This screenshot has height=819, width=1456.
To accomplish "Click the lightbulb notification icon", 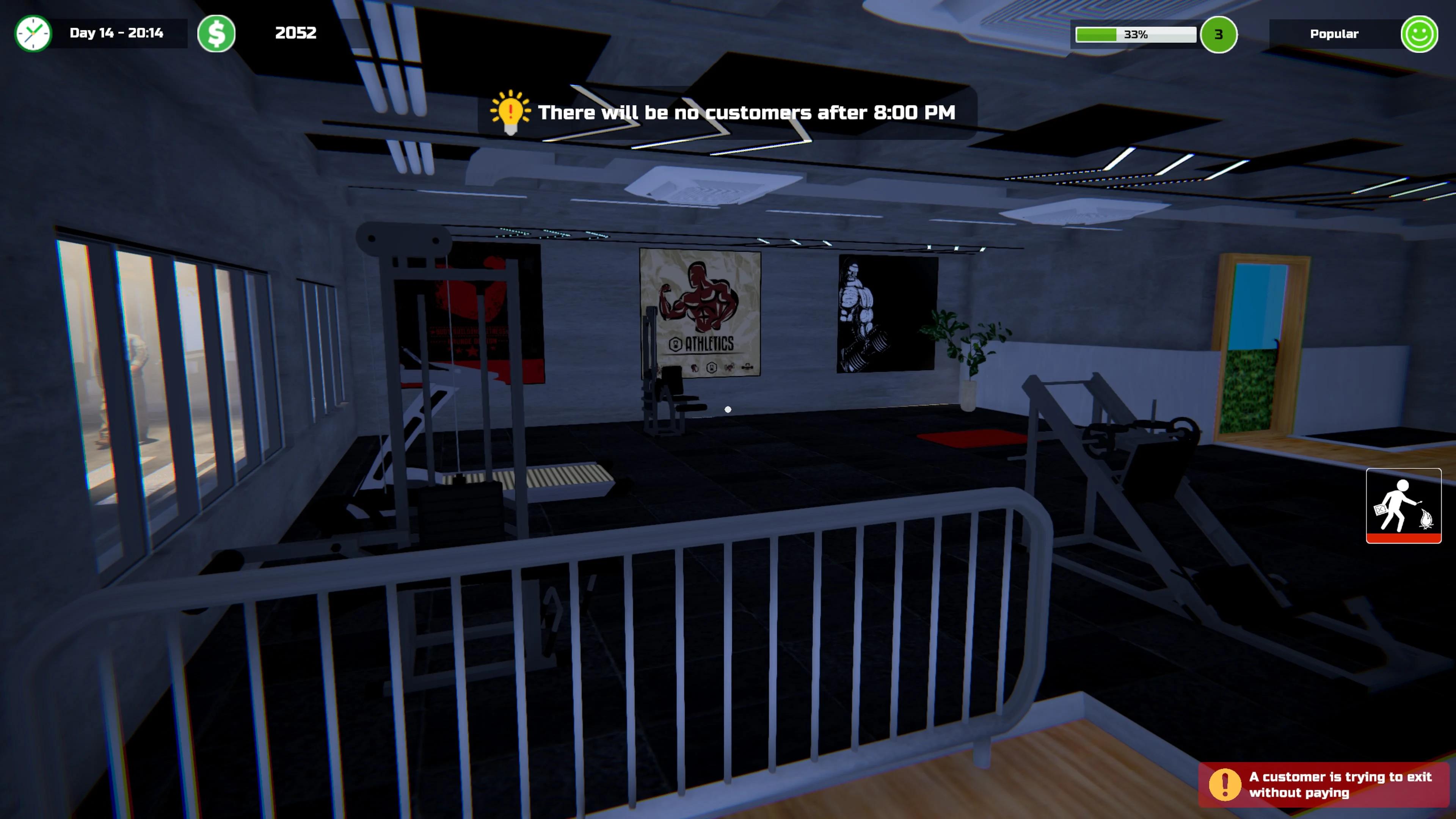I will [x=510, y=112].
